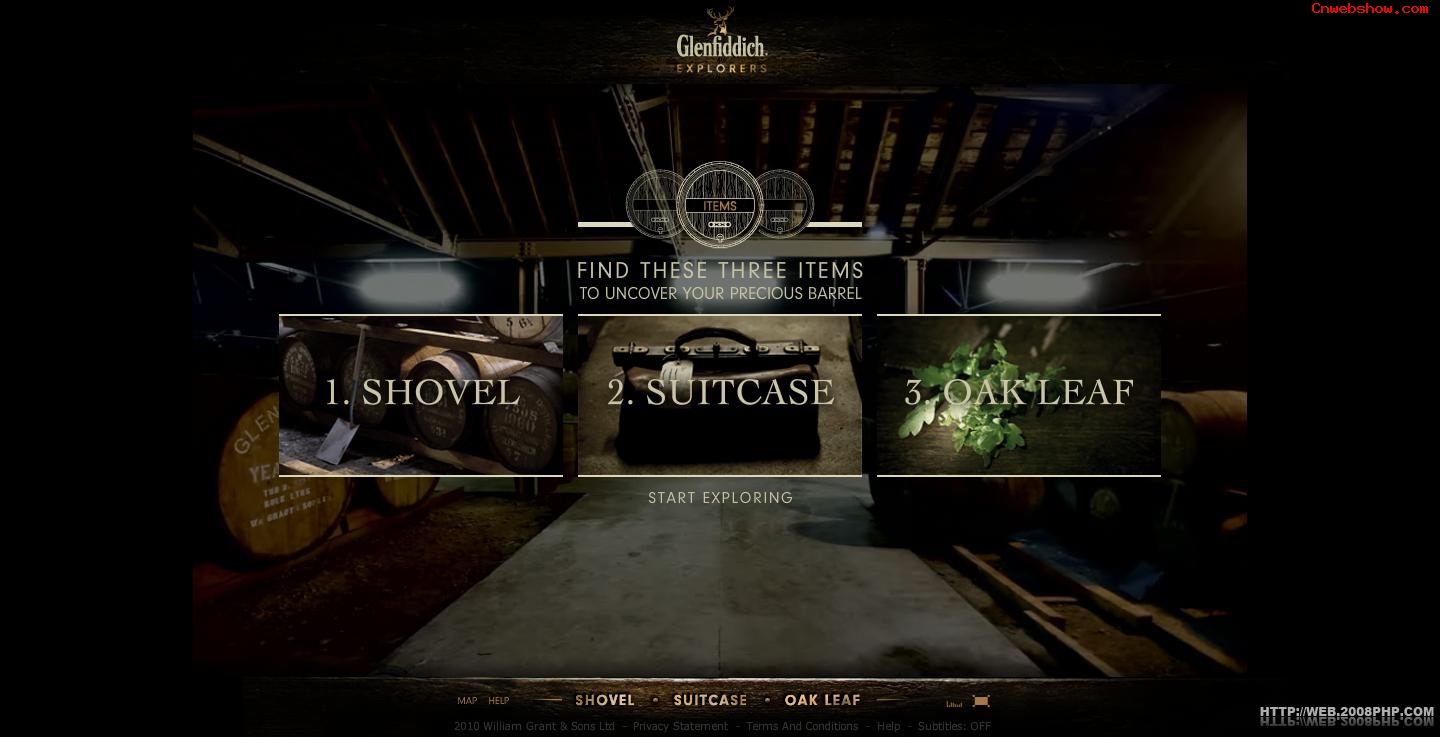Viewport: 1440px width, 737px height.
Task: Click the 1. SHOVEL item panel
Action: tap(420, 394)
